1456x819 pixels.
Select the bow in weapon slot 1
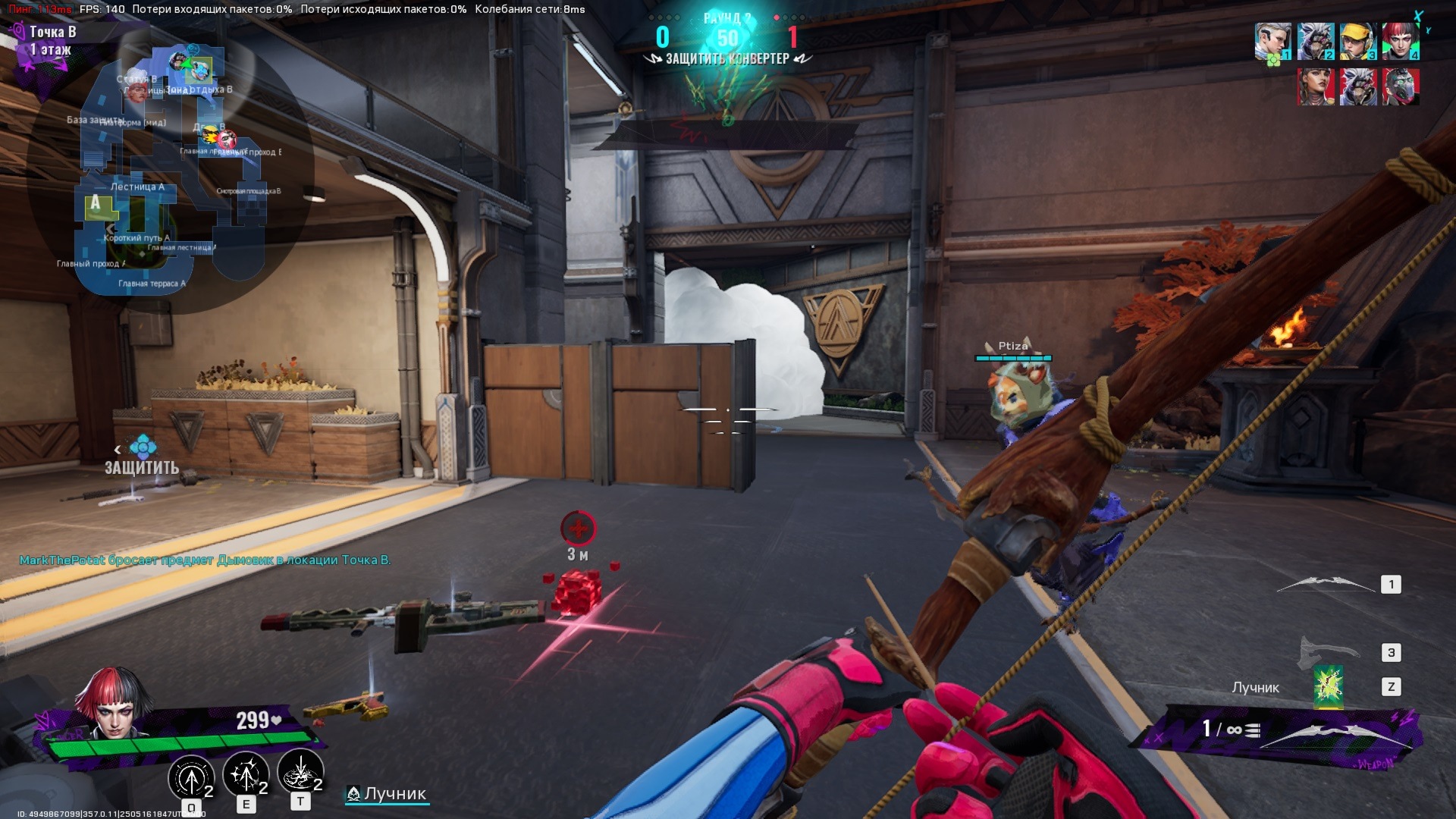[1326, 584]
